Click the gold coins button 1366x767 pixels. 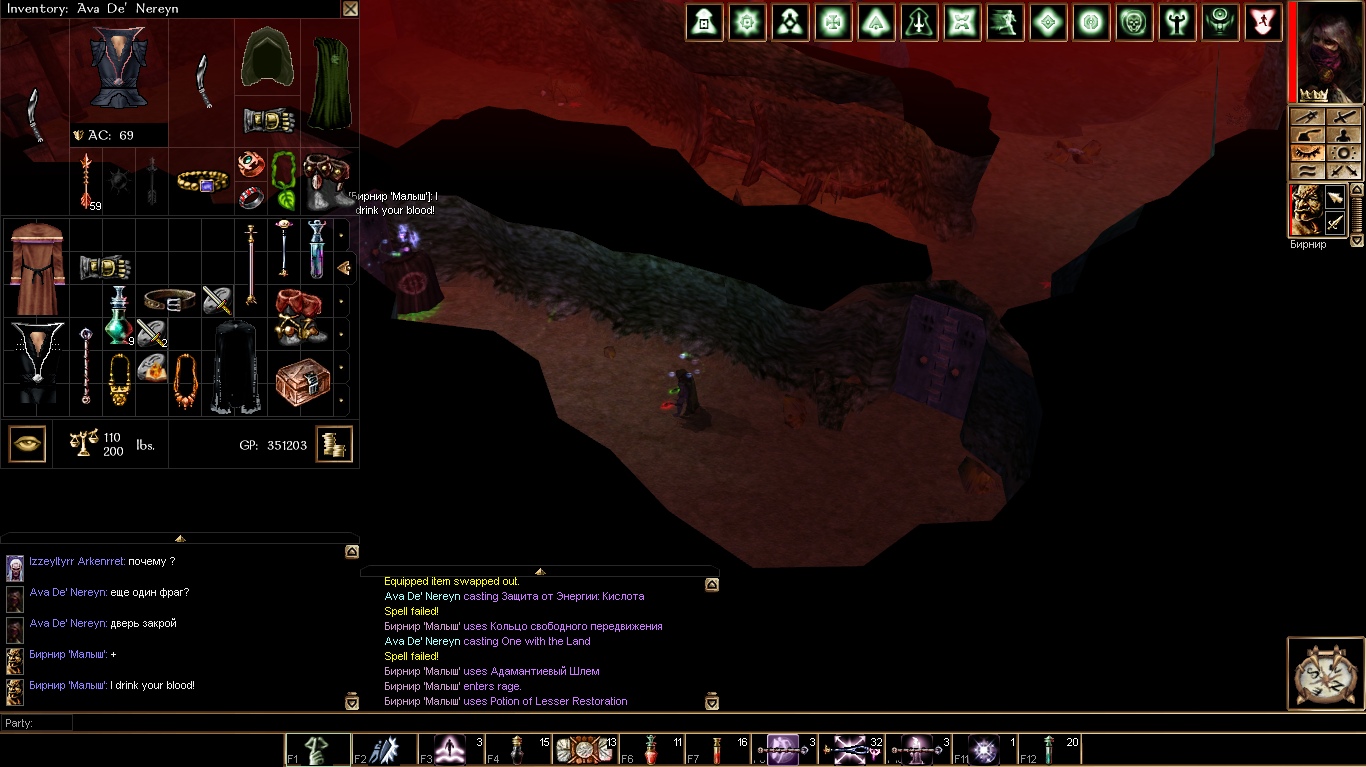point(334,444)
